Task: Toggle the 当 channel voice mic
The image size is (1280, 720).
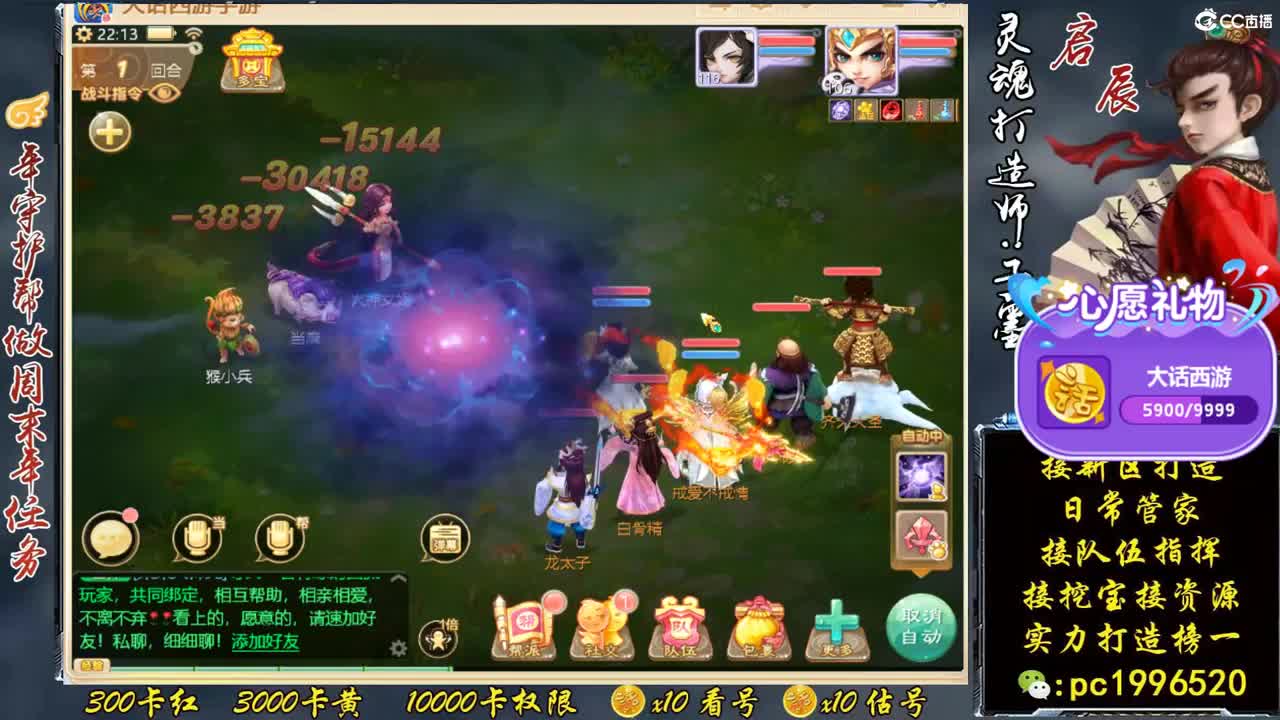Action: coord(197,534)
